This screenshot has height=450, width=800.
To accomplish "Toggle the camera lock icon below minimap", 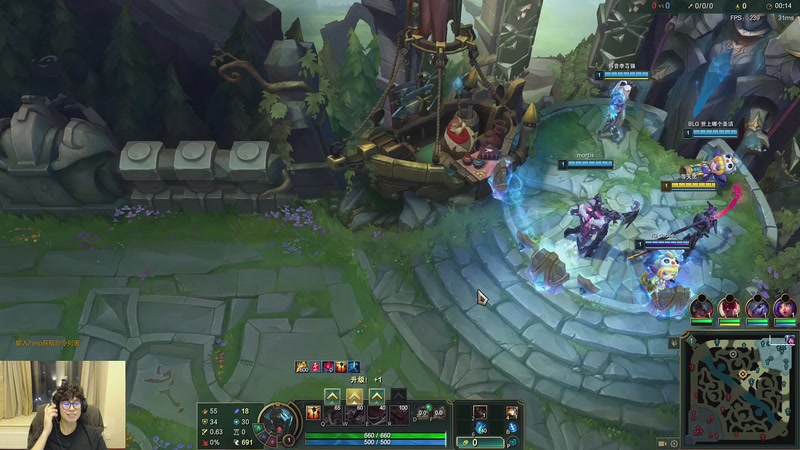I will pyautogui.click(x=662, y=442).
